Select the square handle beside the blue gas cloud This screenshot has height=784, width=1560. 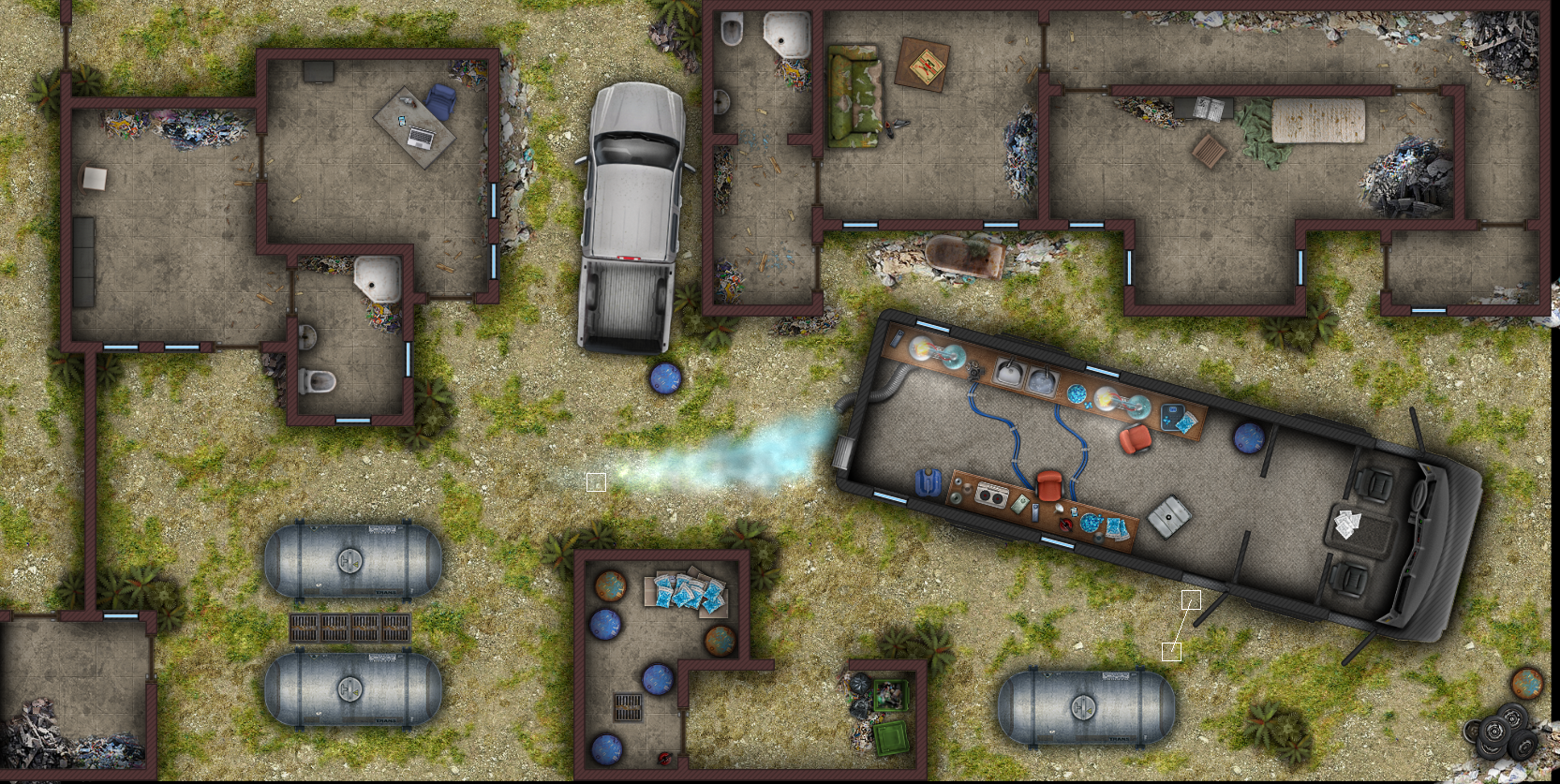[596, 482]
